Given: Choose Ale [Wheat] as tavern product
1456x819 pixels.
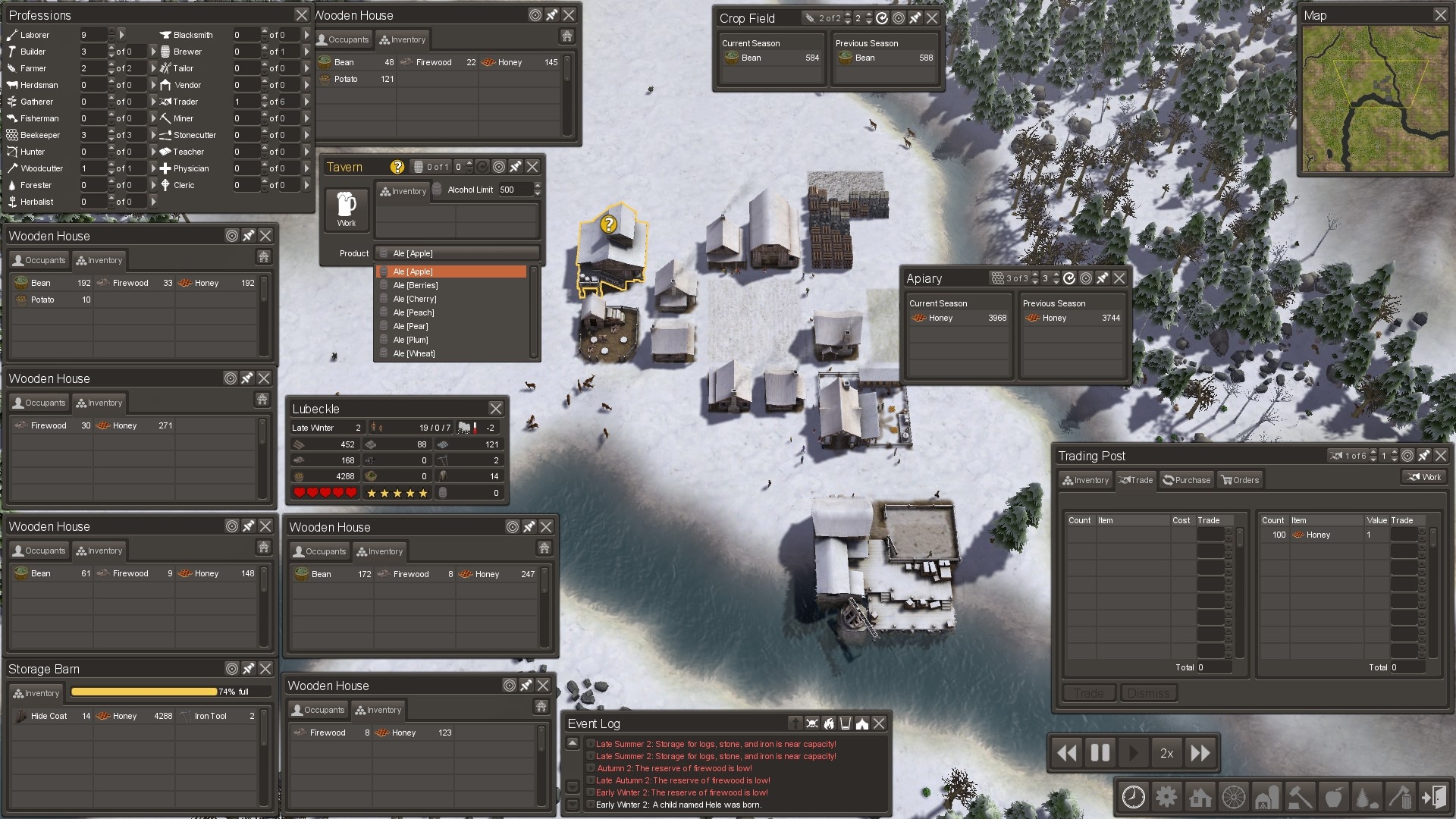Looking at the screenshot, I should [x=414, y=353].
